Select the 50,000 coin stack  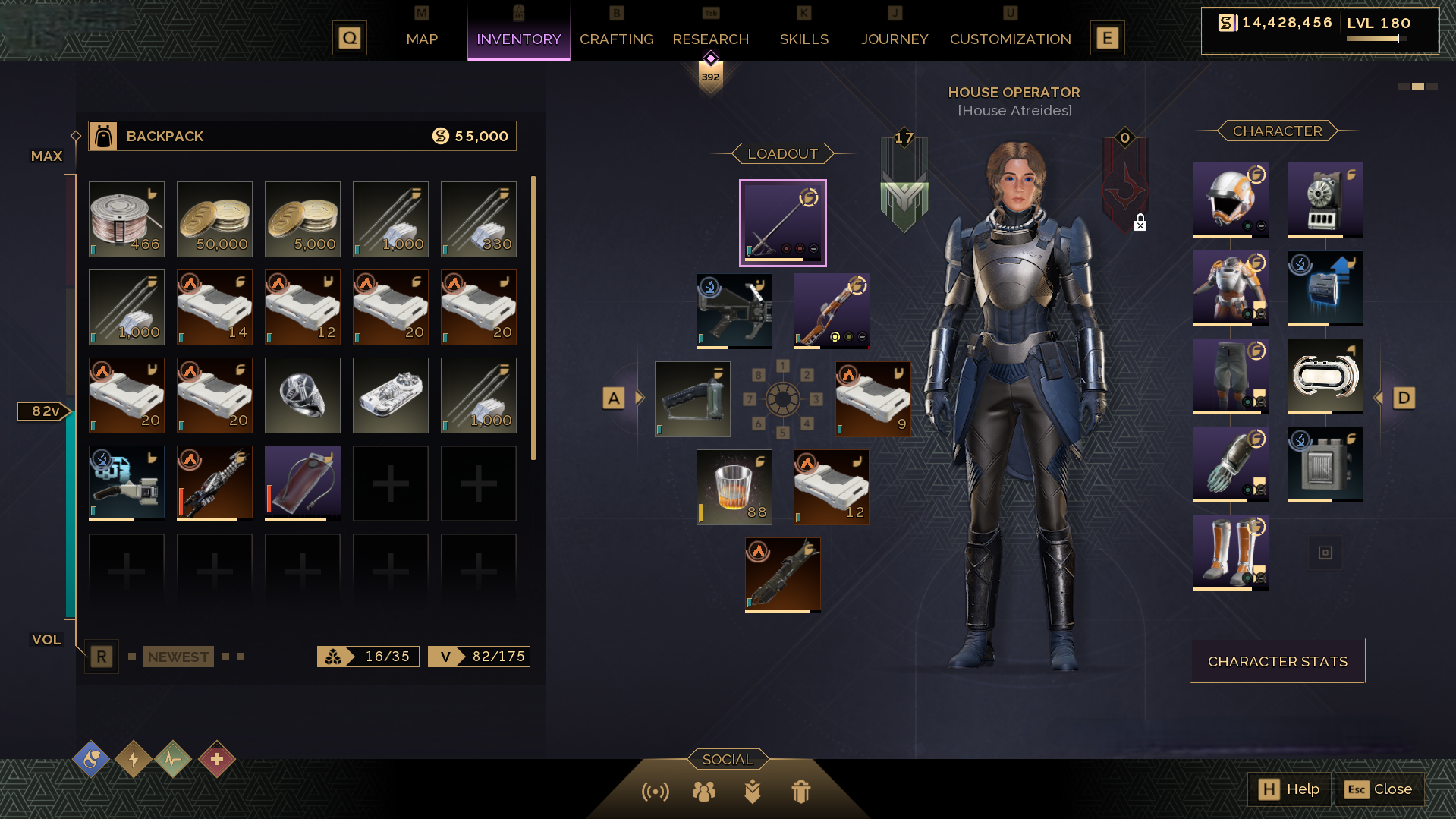pos(215,219)
